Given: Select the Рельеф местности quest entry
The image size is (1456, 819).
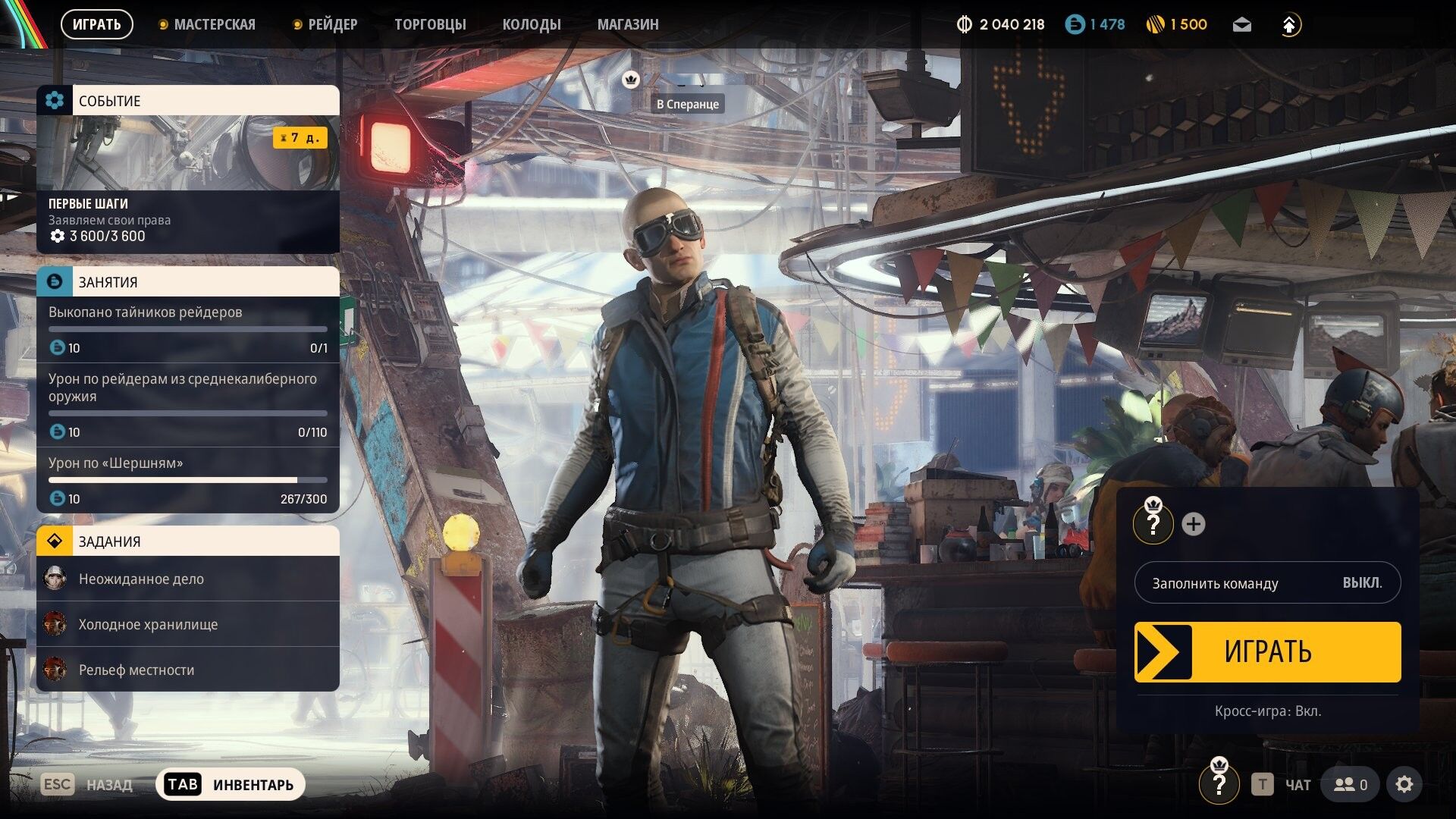Looking at the screenshot, I should (135, 670).
